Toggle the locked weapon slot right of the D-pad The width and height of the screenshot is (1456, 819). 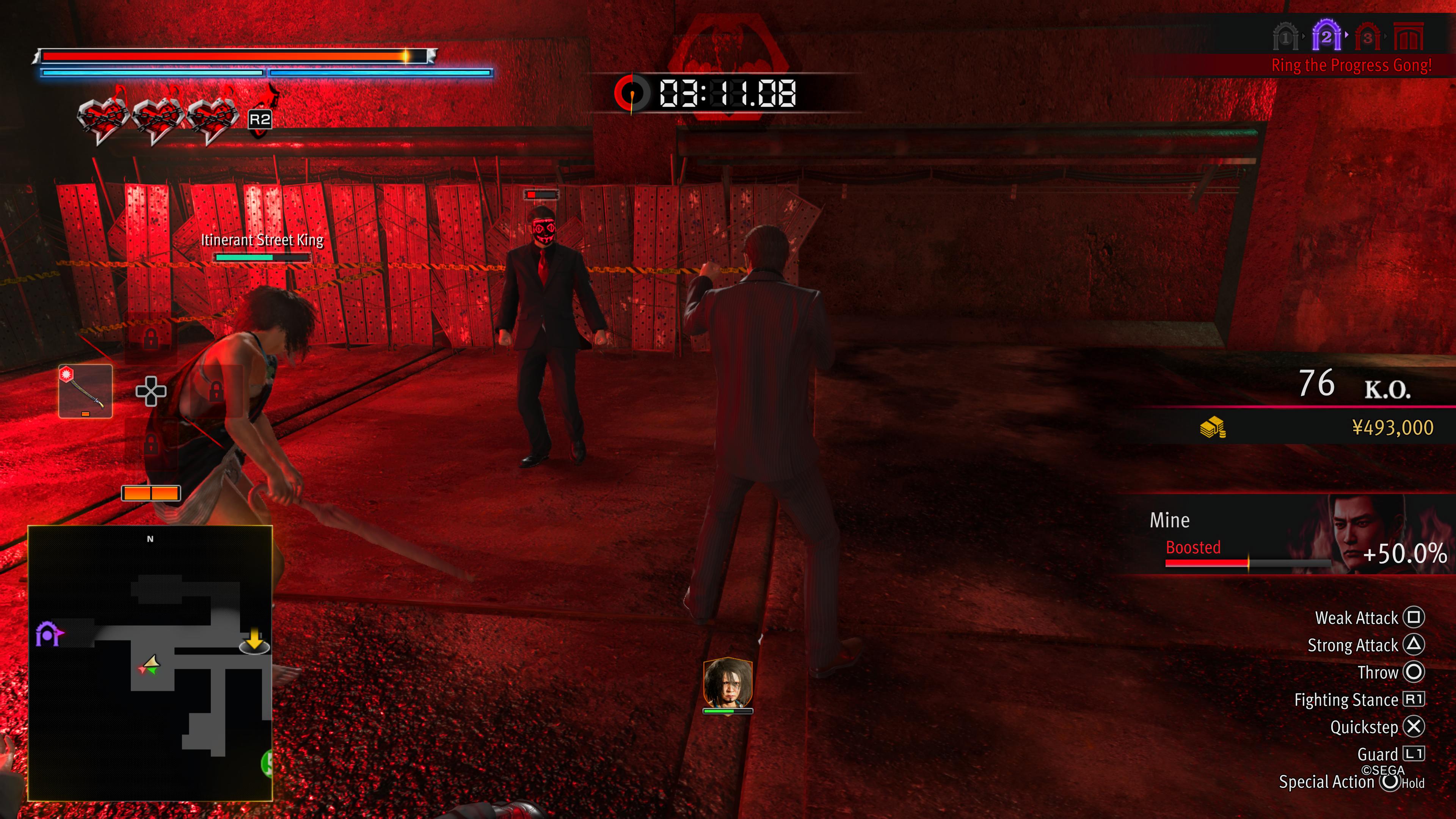tap(217, 393)
